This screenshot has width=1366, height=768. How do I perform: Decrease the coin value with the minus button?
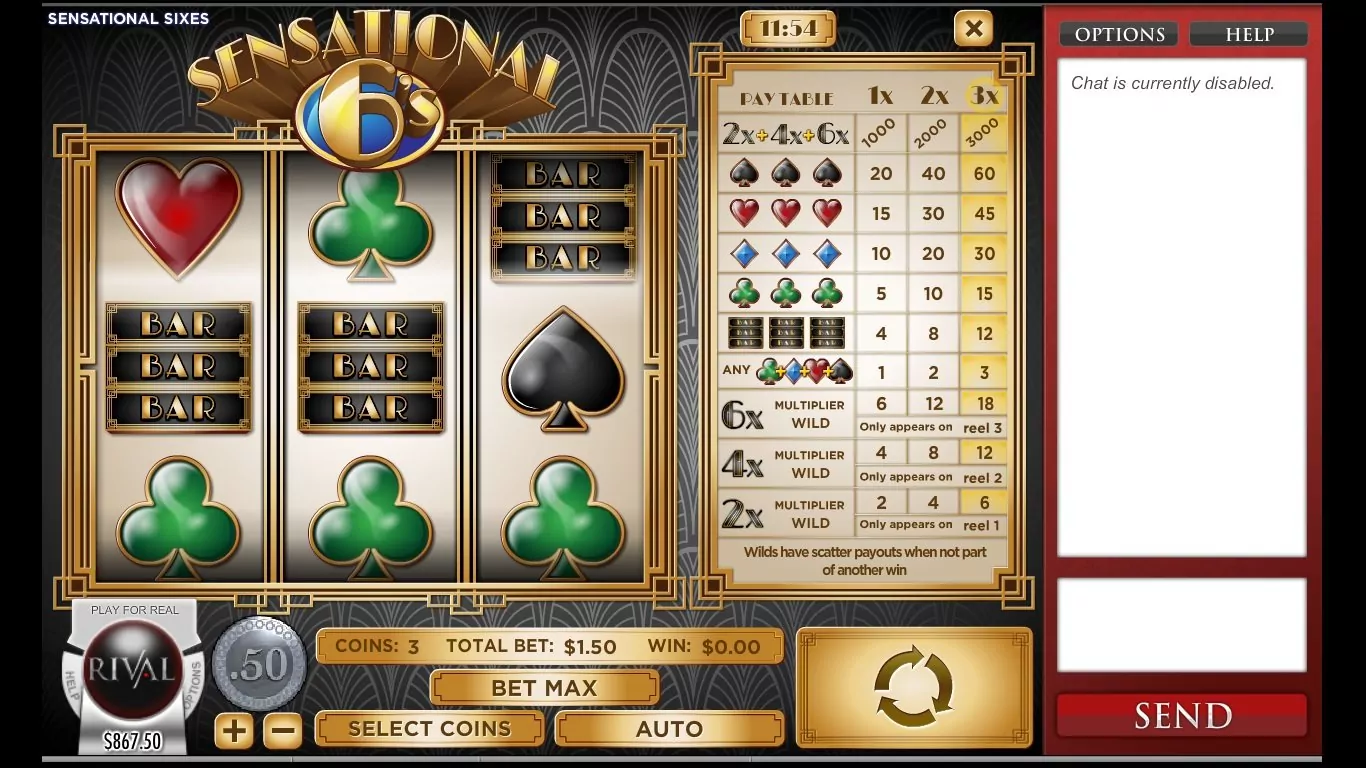(282, 731)
